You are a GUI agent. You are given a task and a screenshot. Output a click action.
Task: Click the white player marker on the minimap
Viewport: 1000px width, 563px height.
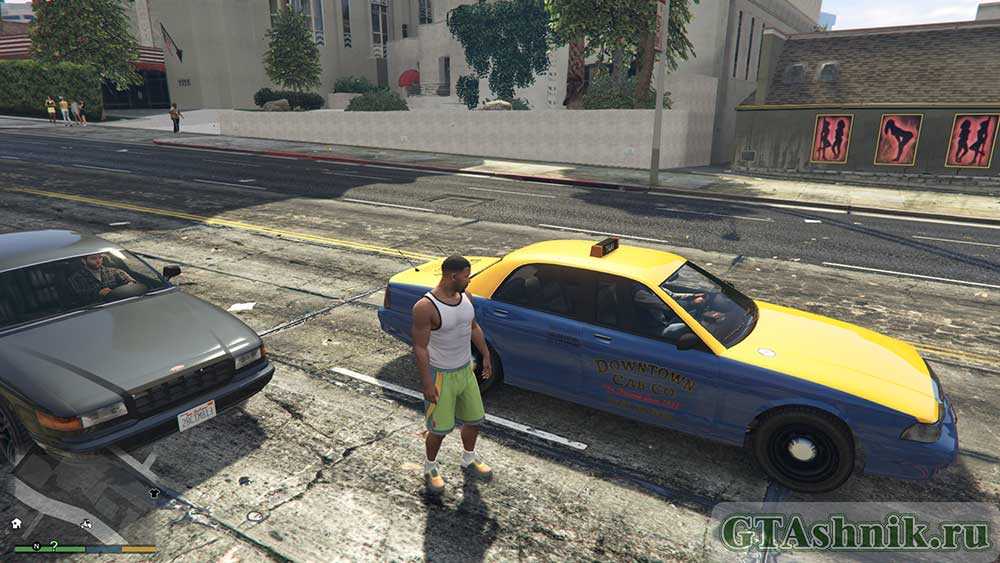(87, 523)
